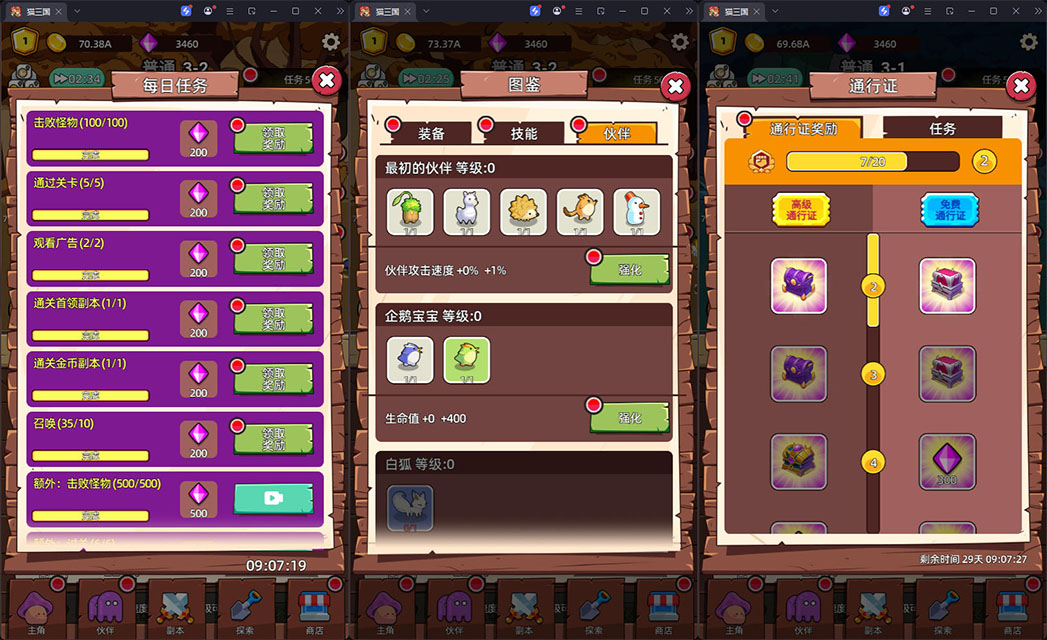Screen dimensions: 1047x640
Task: Click 强化 for 伙伴攻击速度
Action: (x=629, y=270)
